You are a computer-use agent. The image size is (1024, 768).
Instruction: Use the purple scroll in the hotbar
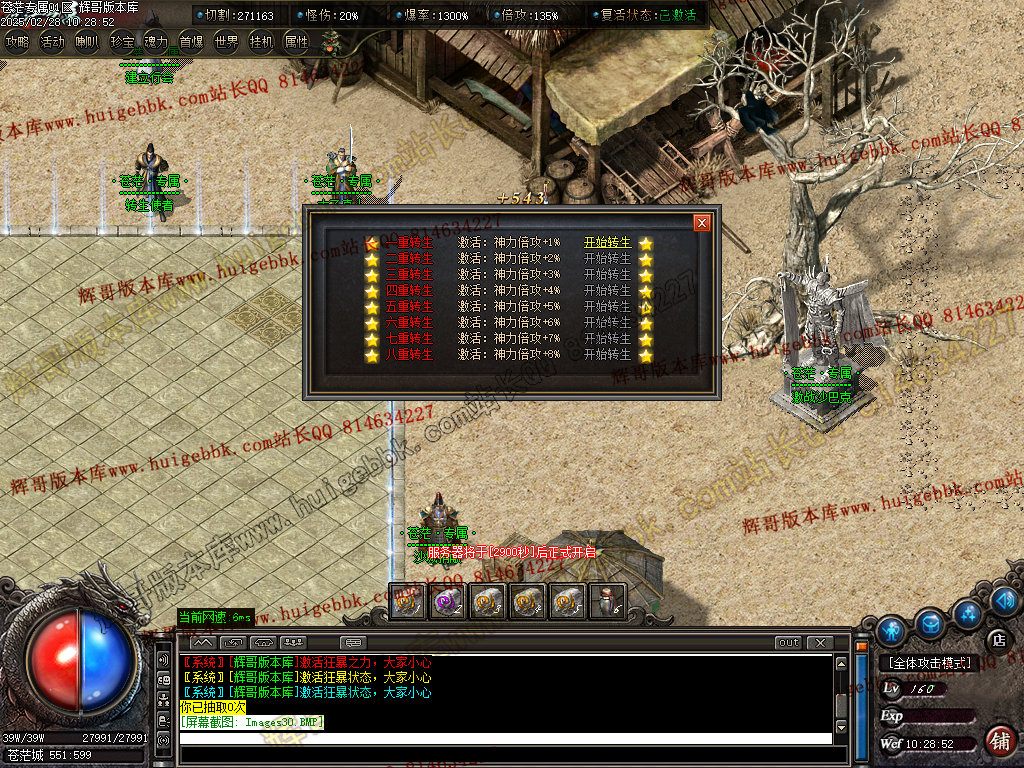pos(446,600)
